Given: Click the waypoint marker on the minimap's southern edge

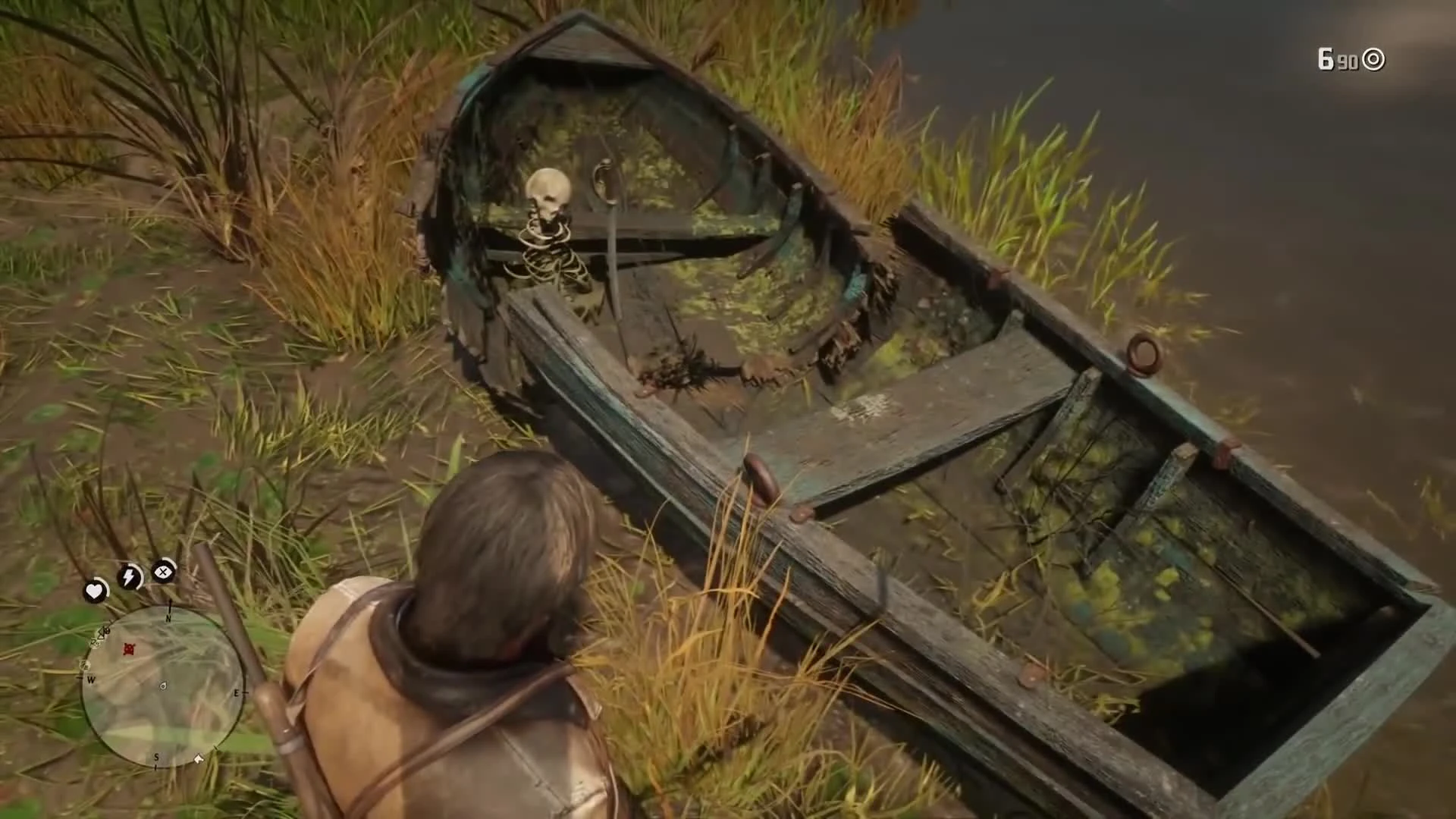Looking at the screenshot, I should tap(198, 758).
